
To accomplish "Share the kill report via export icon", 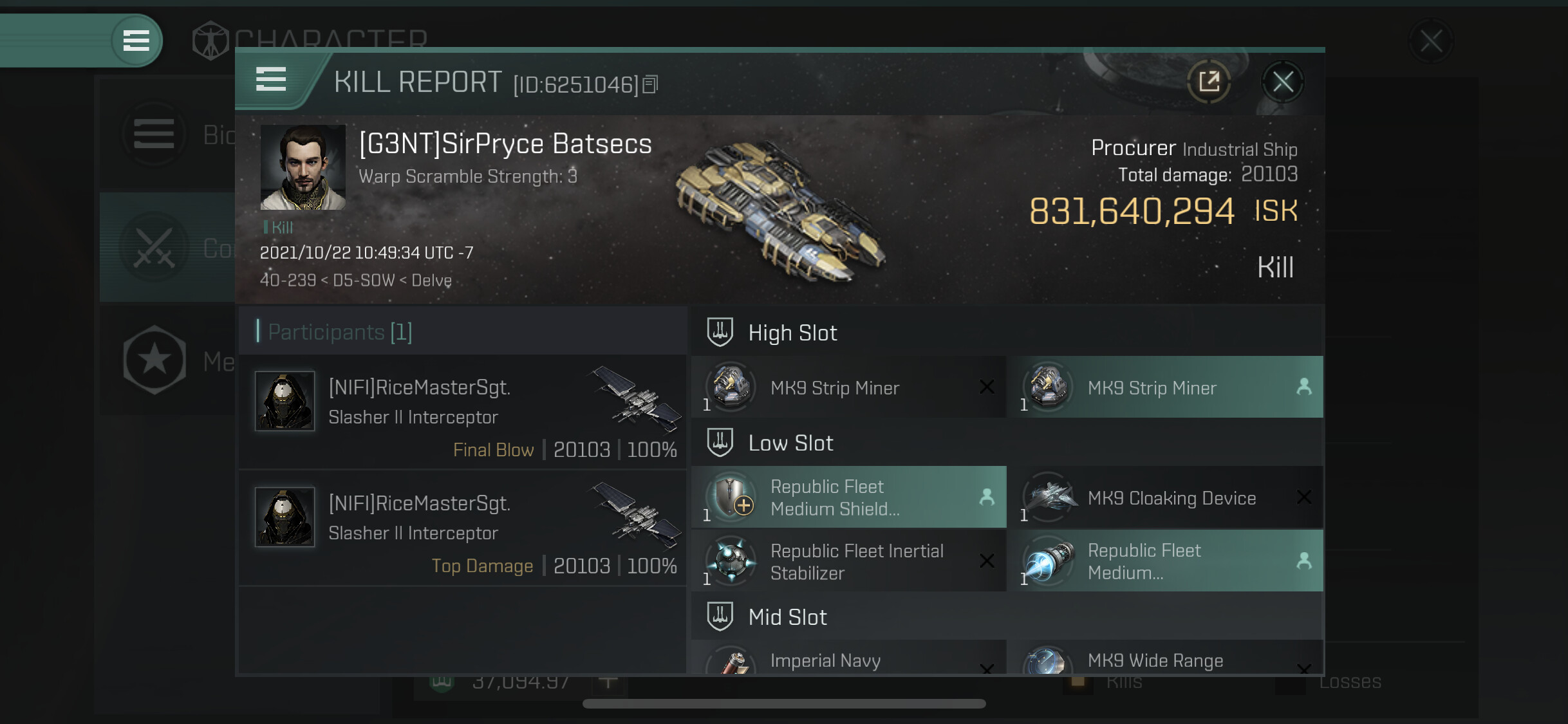I will (1209, 82).
